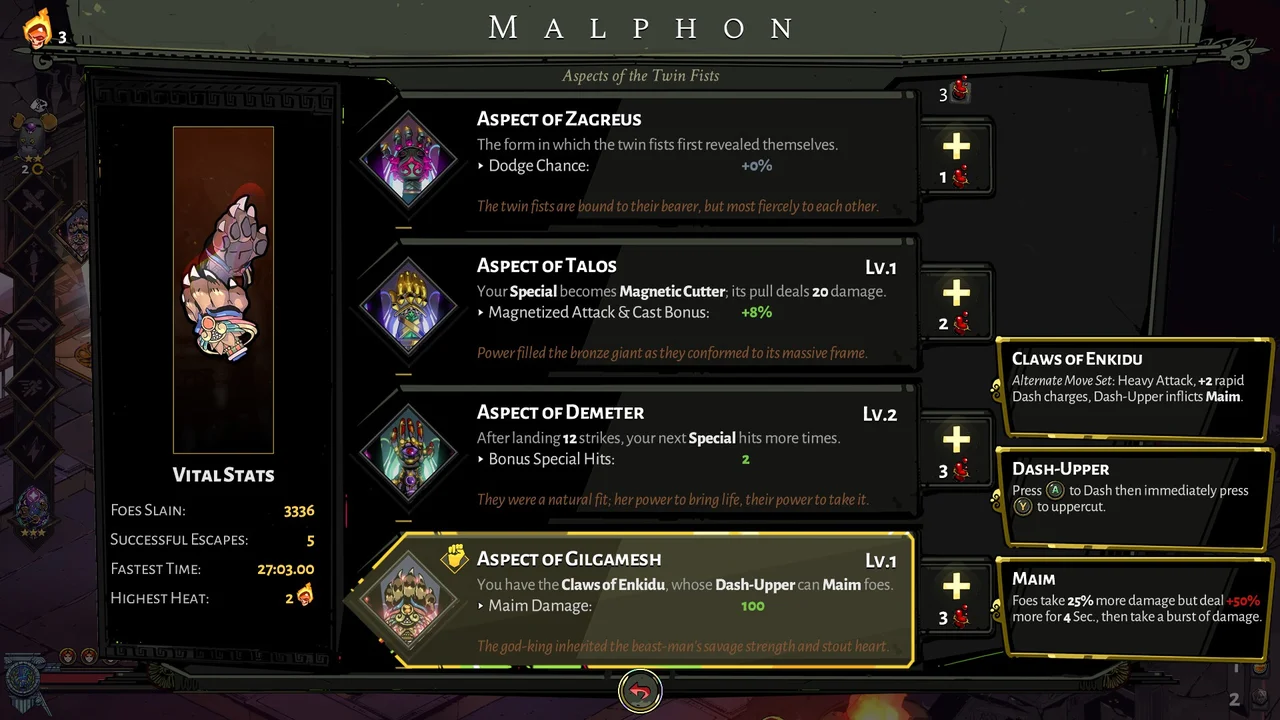Screen dimensions: 1280x720
Task: Select the Aspect of Zagreus fist icon
Action: pos(408,160)
